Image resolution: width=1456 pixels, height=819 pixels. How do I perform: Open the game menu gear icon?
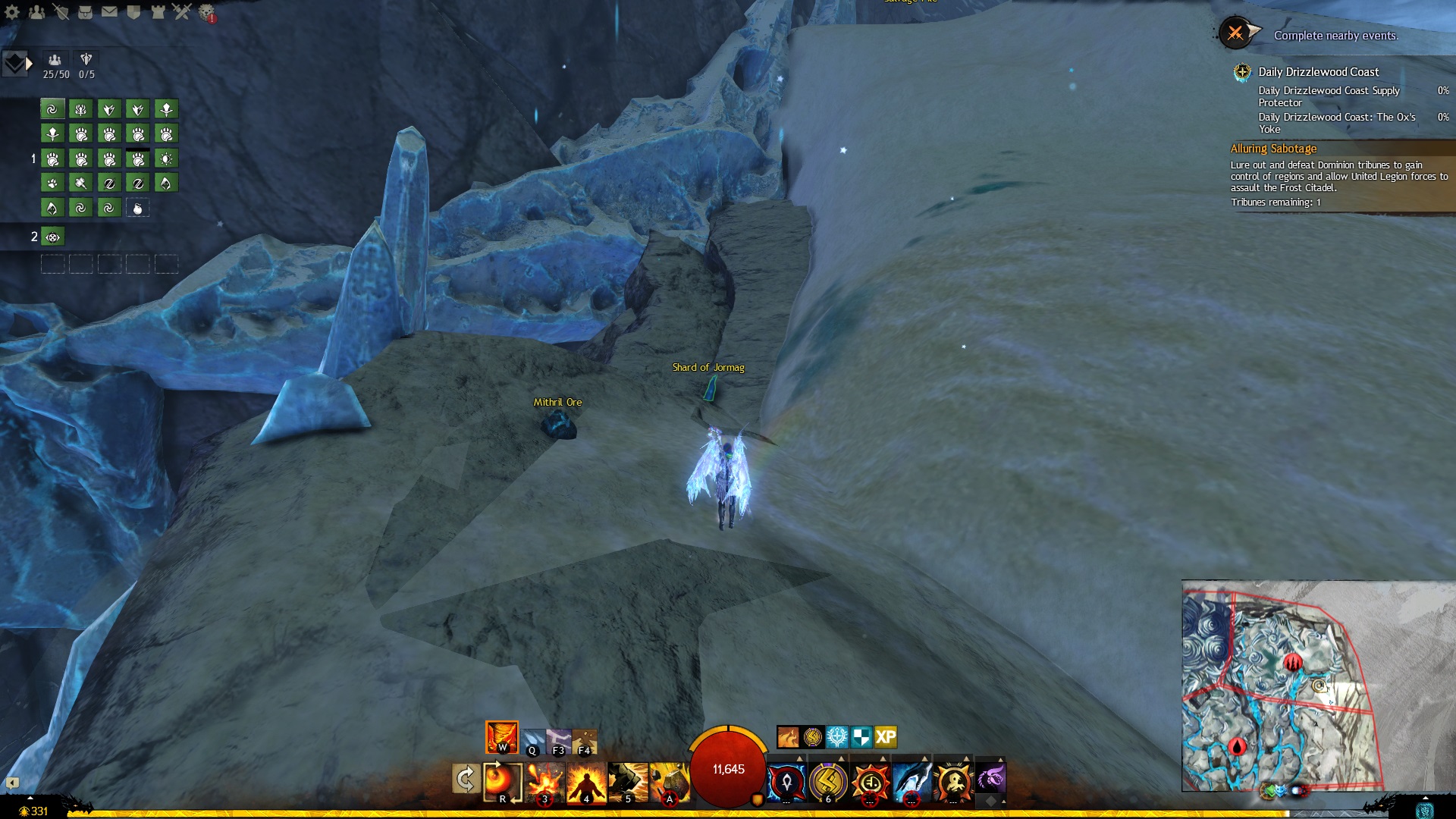[12, 12]
